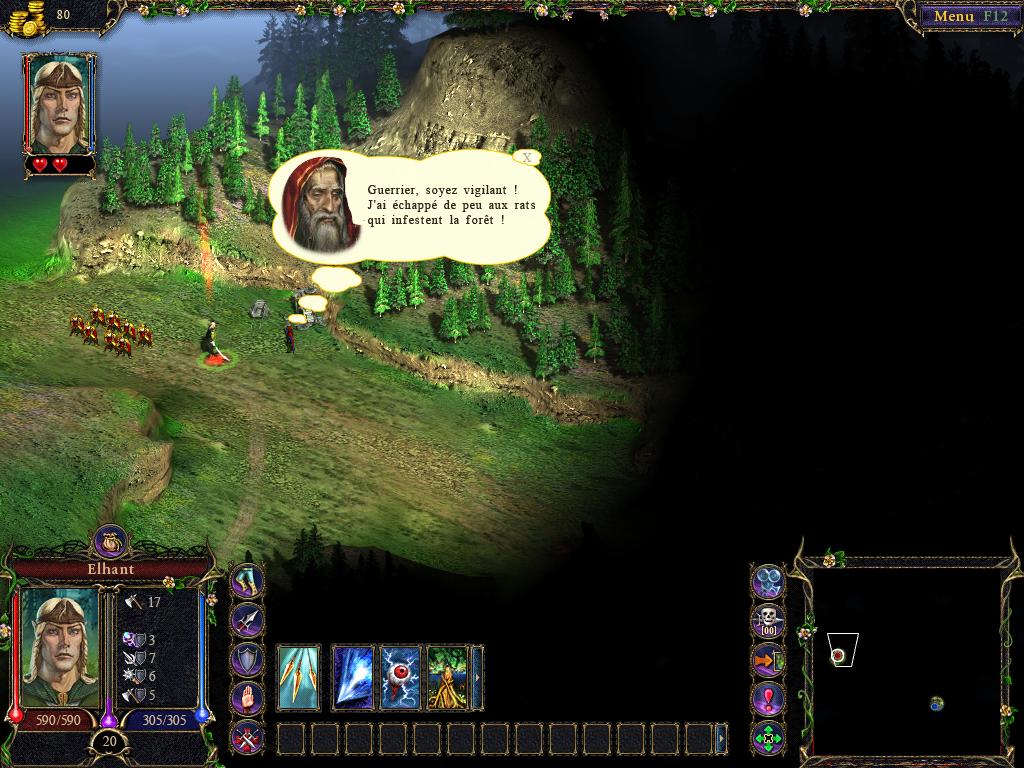This screenshot has height=768, width=1024.
Task: Activate the red exclamation signal button
Action: pos(767,699)
